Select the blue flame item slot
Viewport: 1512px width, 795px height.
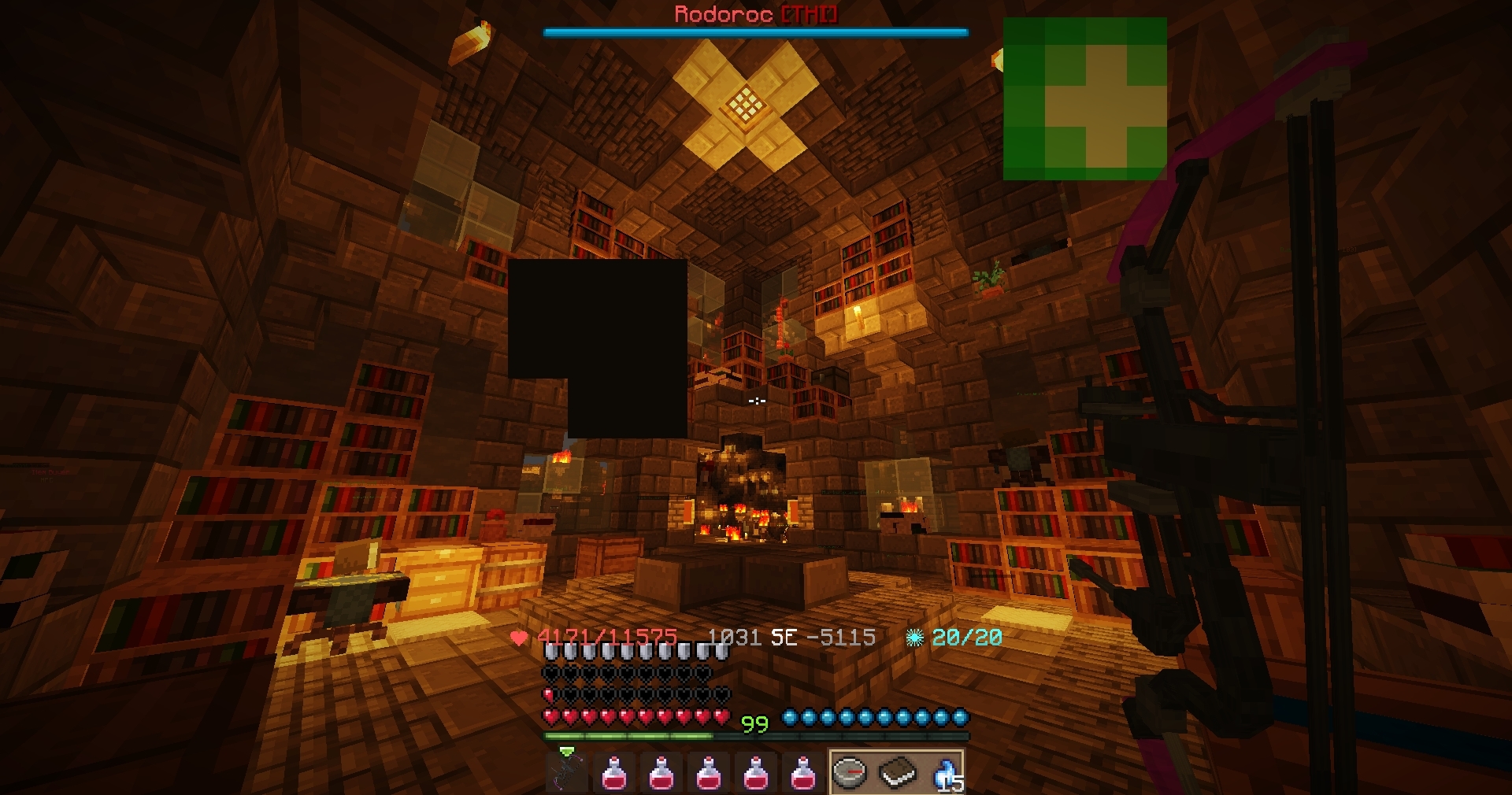pos(943,773)
